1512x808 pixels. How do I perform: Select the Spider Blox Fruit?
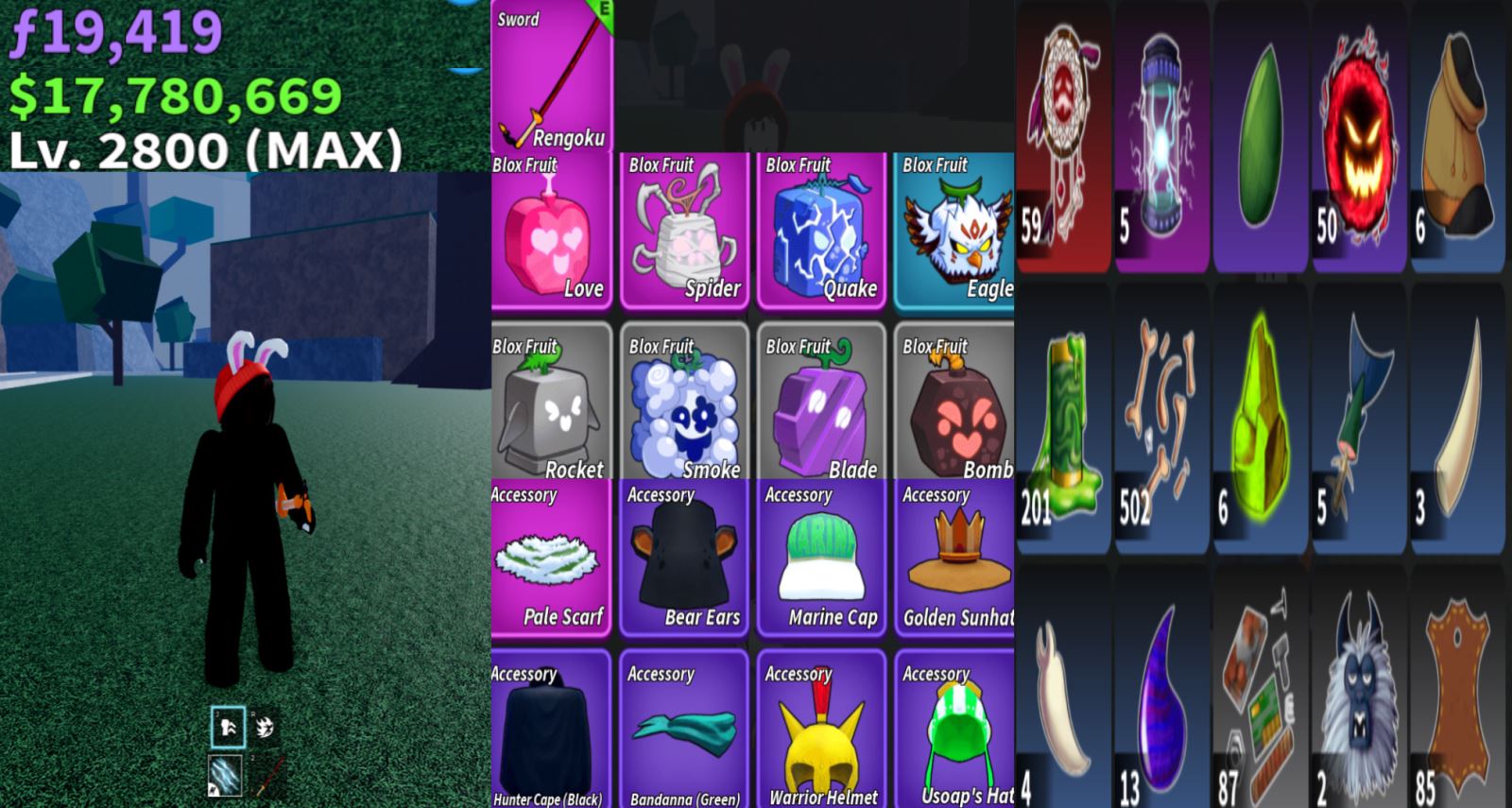[x=685, y=232]
